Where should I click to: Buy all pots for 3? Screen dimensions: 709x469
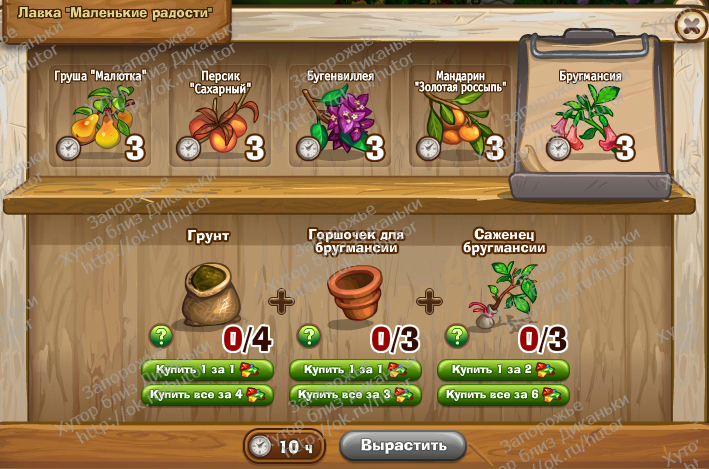(x=355, y=394)
